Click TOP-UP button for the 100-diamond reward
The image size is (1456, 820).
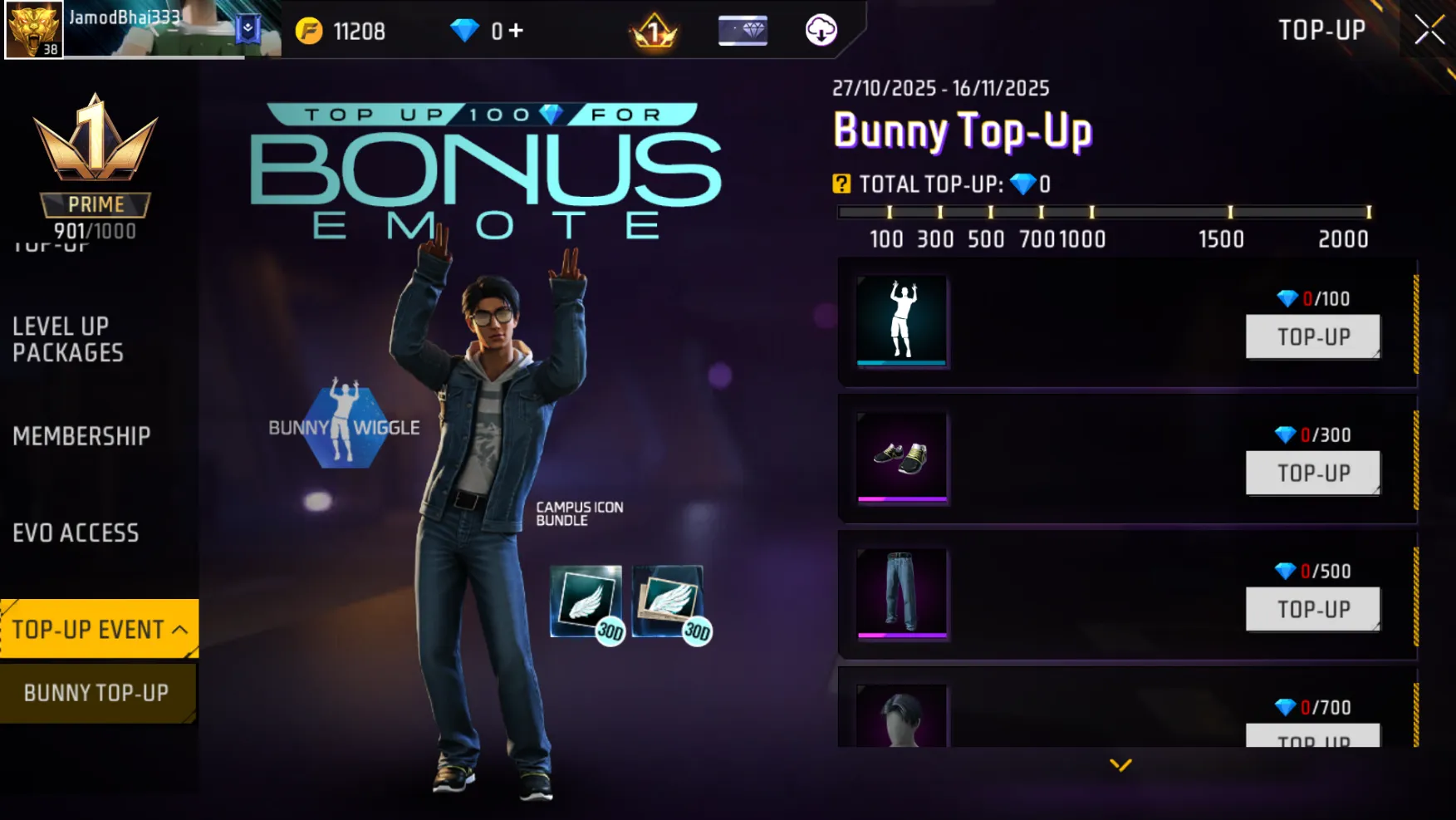click(1312, 336)
